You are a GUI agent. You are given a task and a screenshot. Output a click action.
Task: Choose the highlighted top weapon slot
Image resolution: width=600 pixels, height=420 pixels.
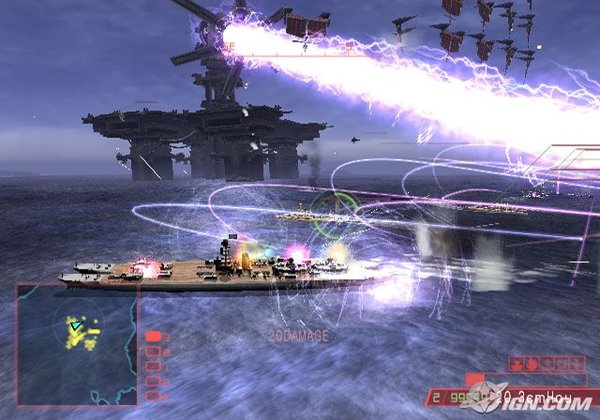tap(153, 336)
